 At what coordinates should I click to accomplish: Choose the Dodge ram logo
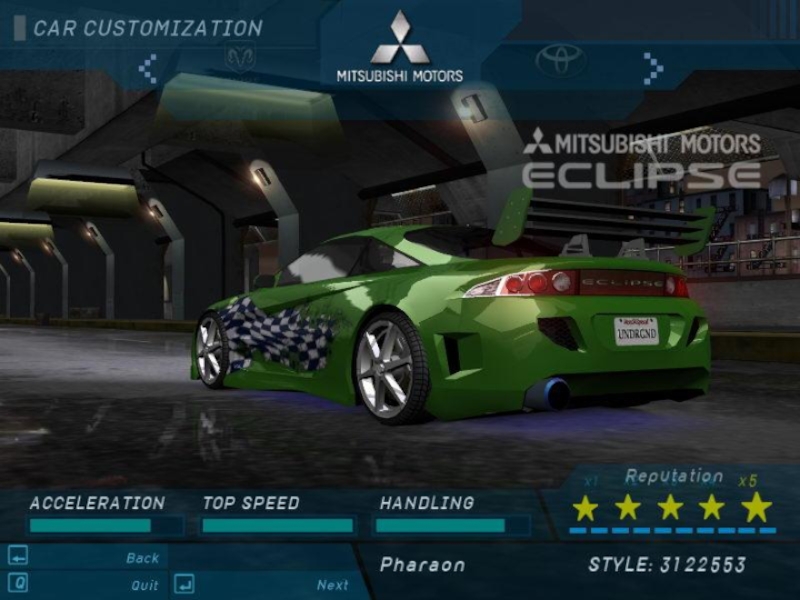(x=241, y=59)
